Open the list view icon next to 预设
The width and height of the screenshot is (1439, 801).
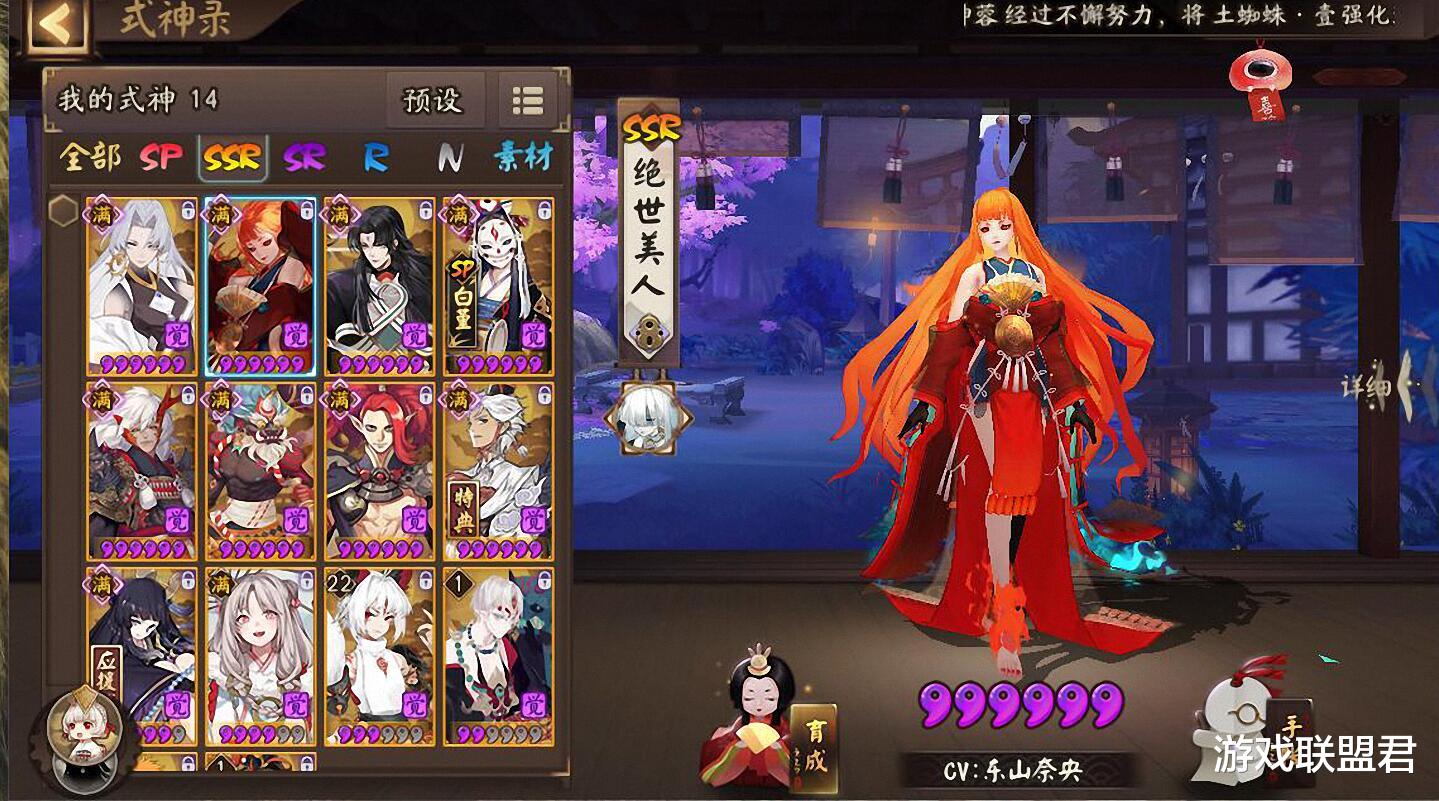528,100
